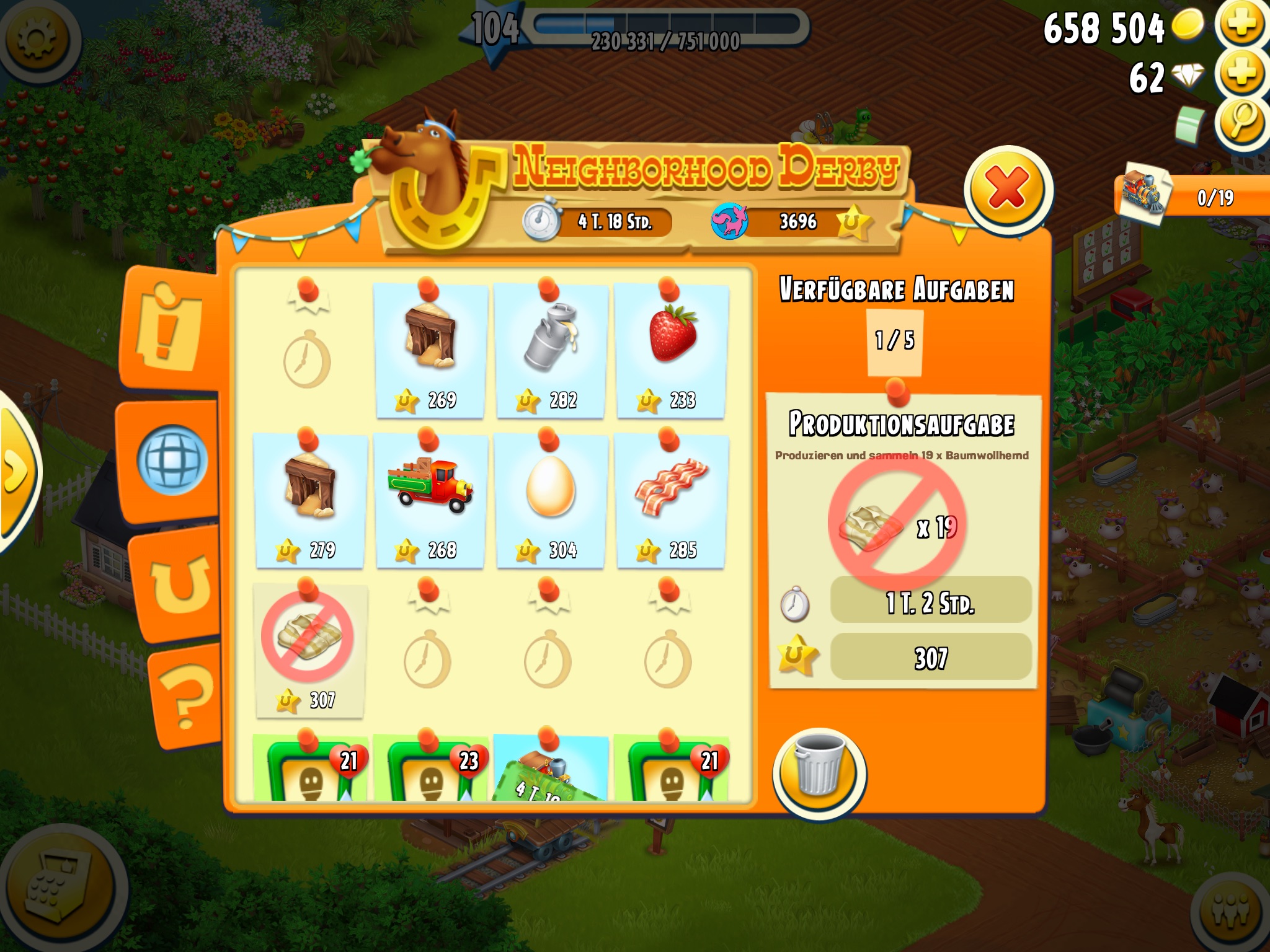
Task: Pick the red truck task worth 268
Action: tap(430, 501)
